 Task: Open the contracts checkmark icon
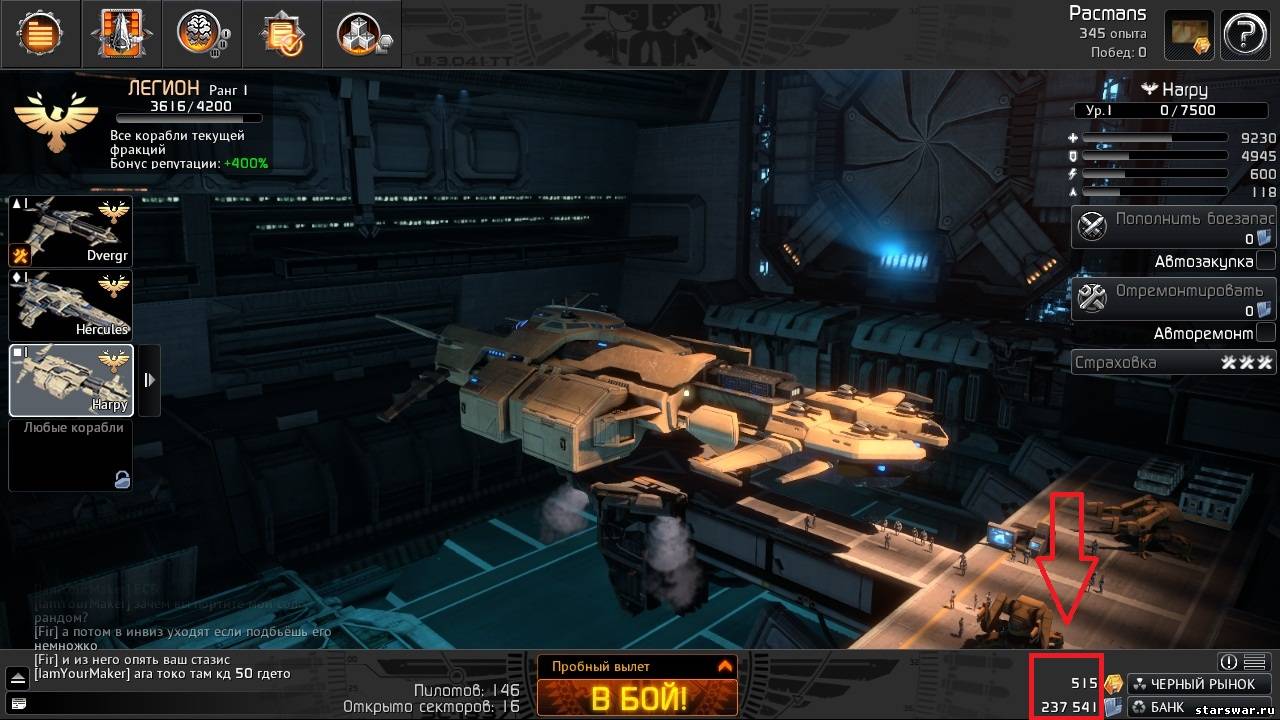pyautogui.click(x=280, y=33)
